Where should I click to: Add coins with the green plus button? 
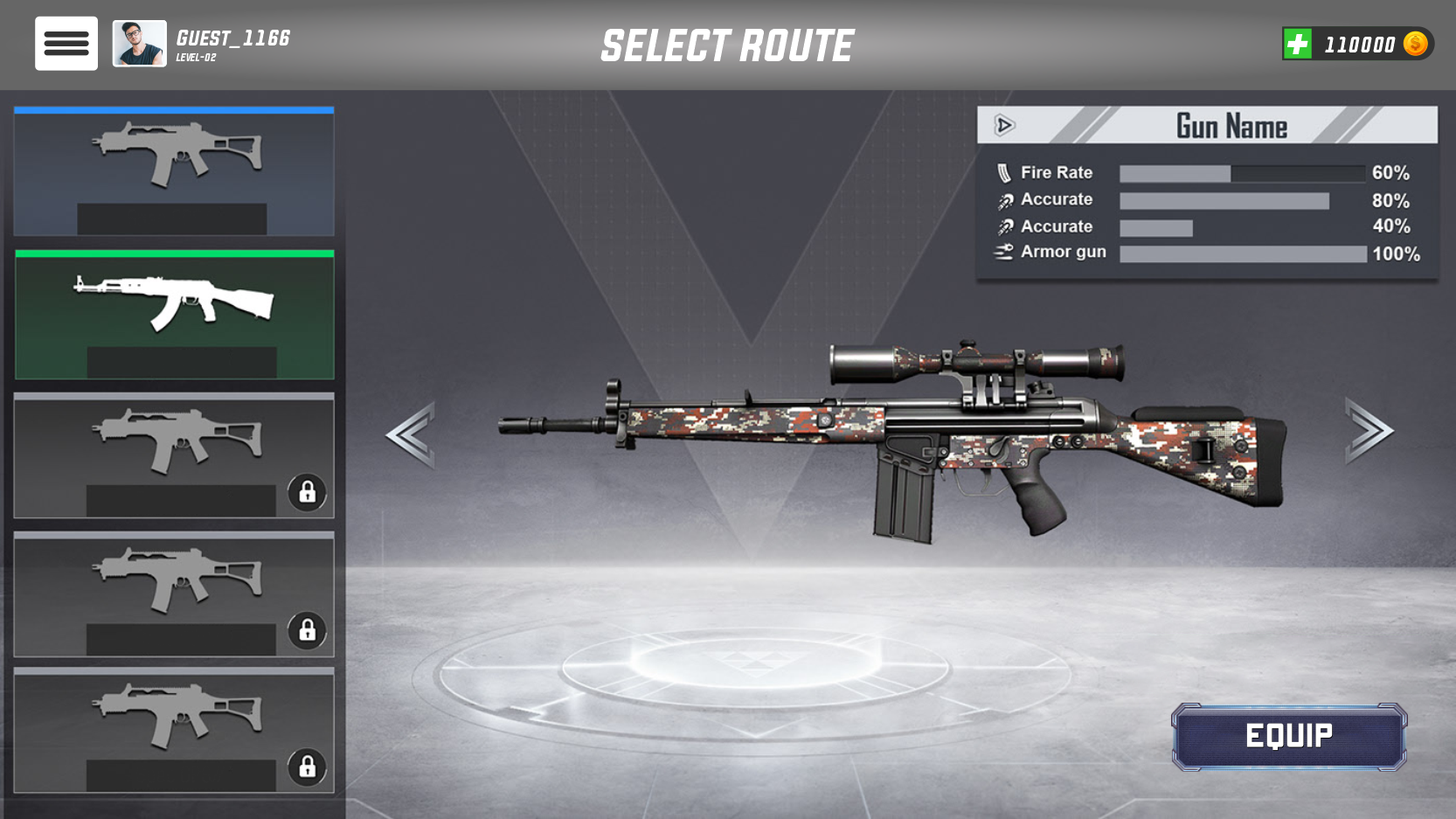[x=1298, y=44]
